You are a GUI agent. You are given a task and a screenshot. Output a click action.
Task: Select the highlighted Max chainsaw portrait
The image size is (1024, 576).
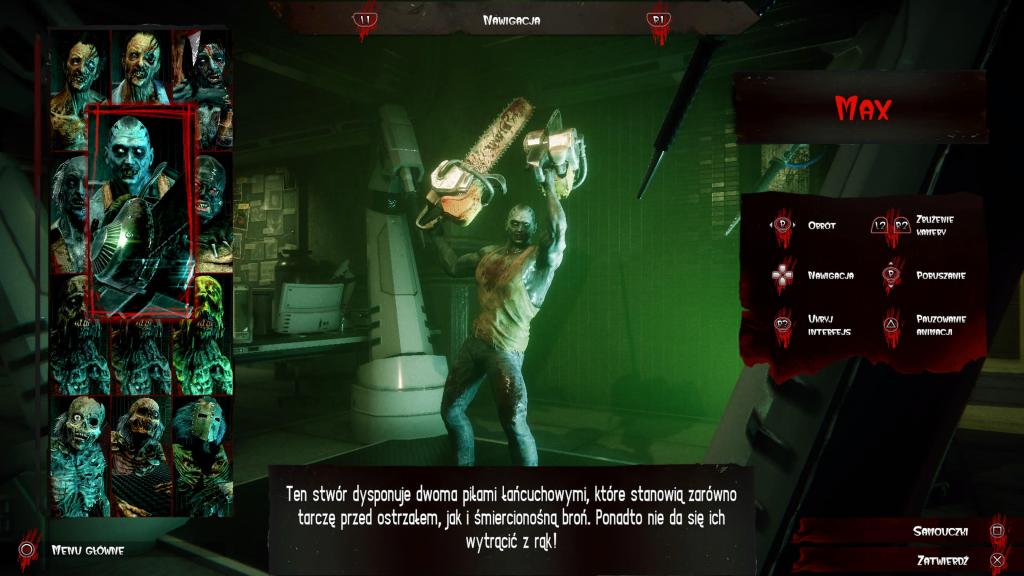(141, 210)
